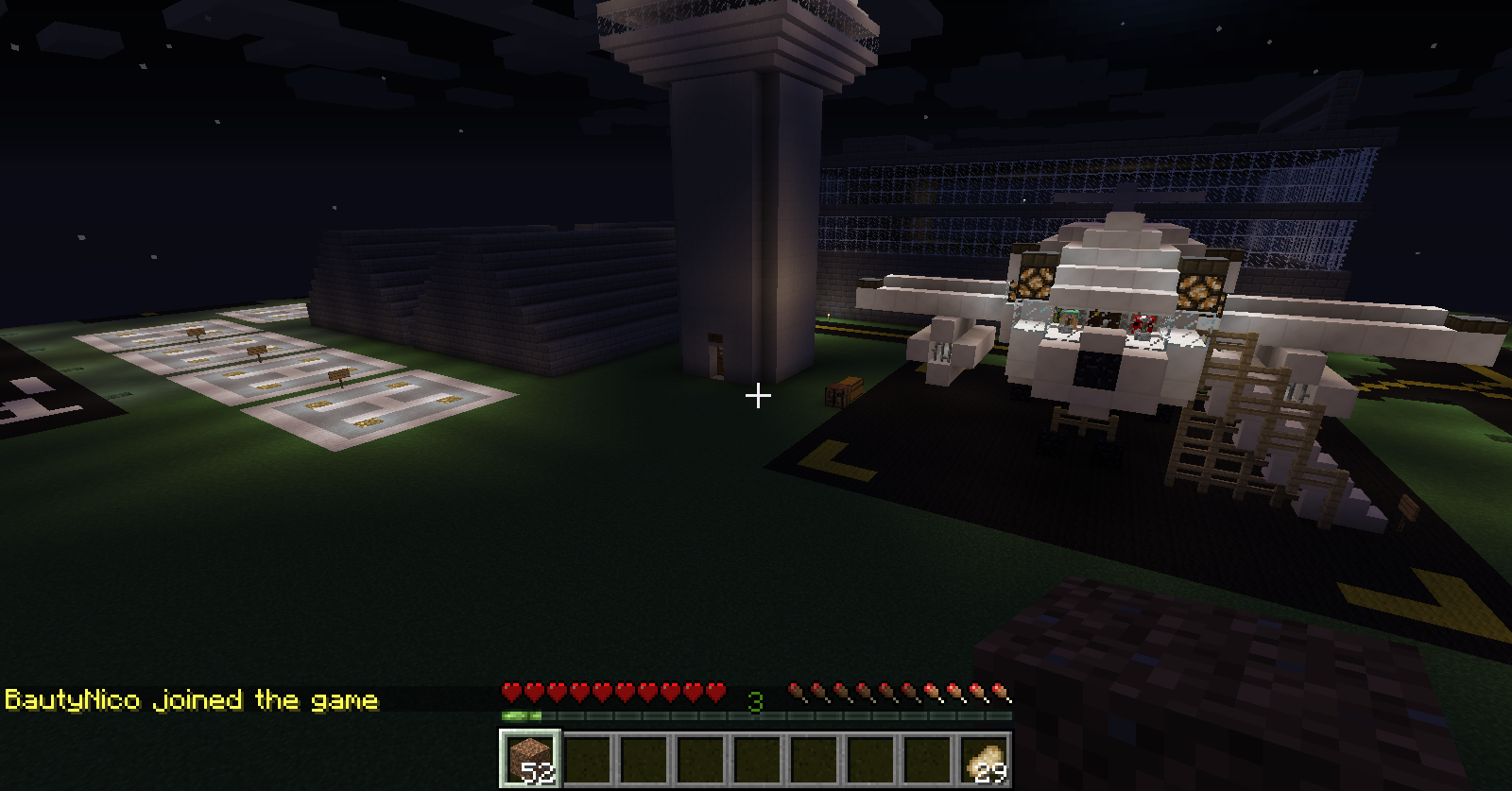Select the bread hotbar slot
The image size is (1512, 791).
[984, 759]
